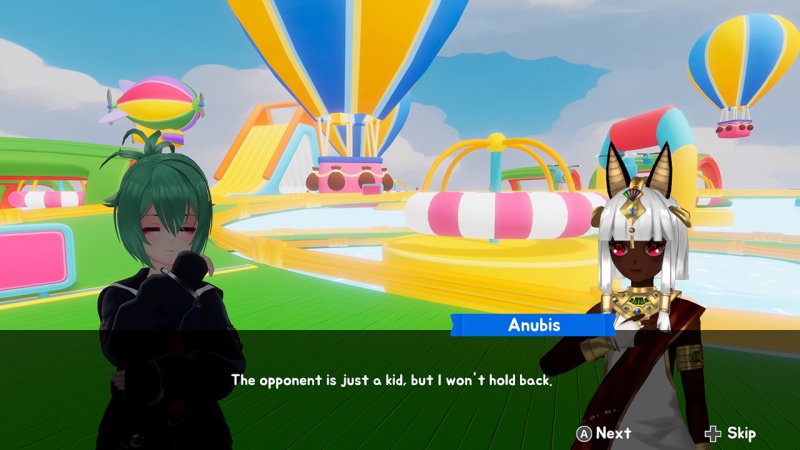Advance the dialogue with Next
Image resolution: width=800 pixels, height=450 pixels.
[603, 433]
